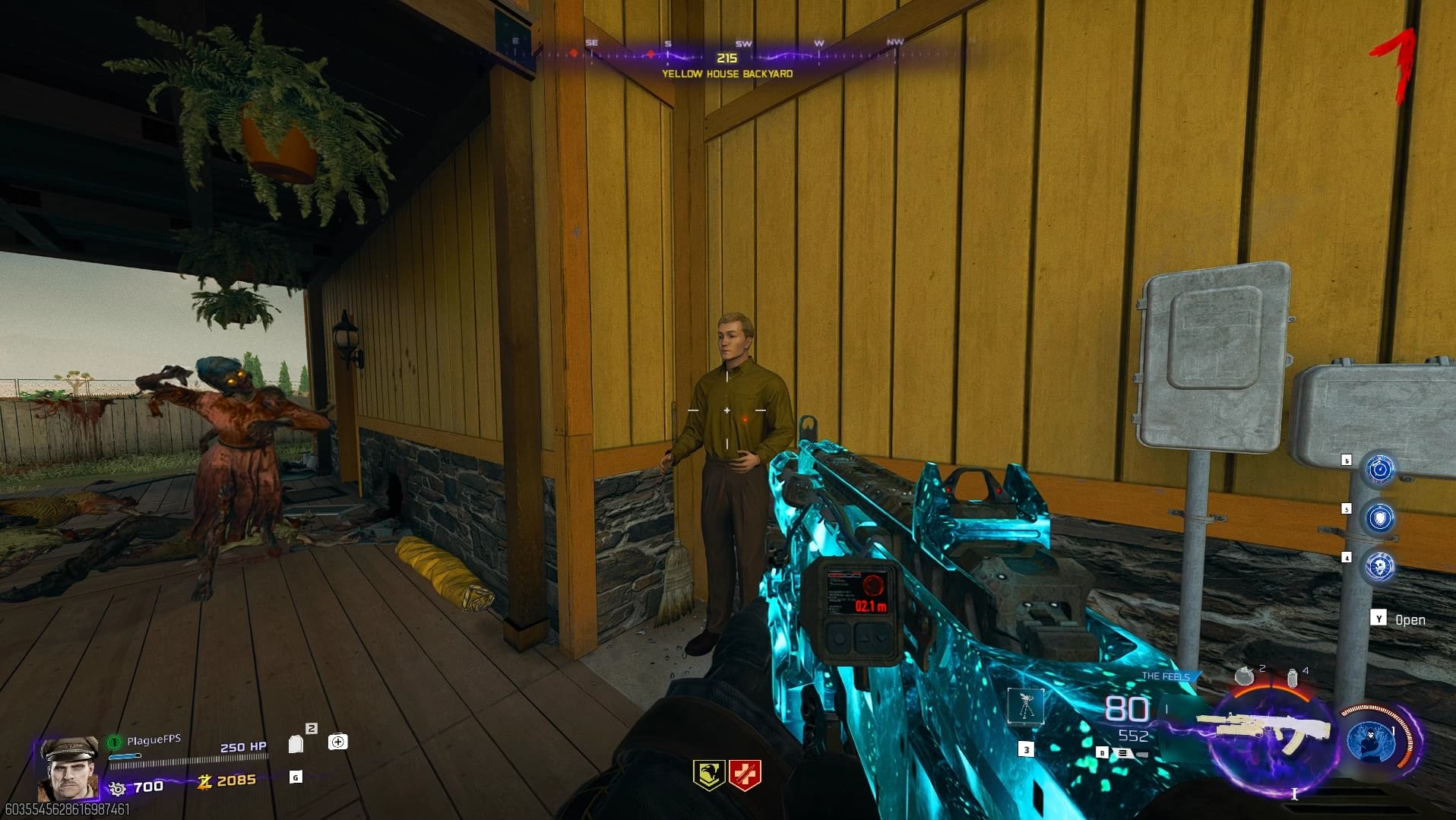
Task: Select the red perk icon
Action: [x=744, y=775]
